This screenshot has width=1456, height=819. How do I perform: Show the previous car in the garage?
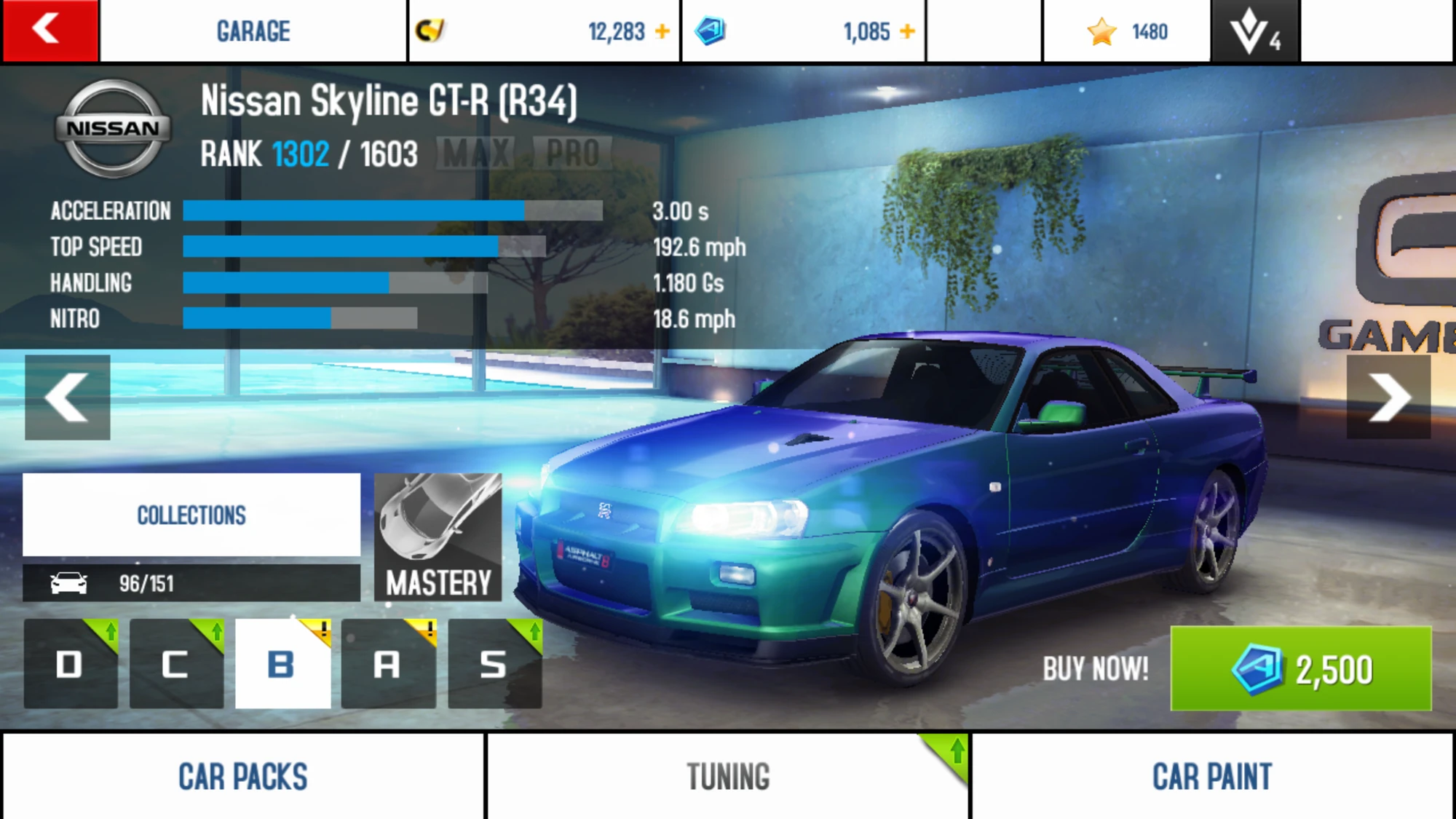[68, 397]
